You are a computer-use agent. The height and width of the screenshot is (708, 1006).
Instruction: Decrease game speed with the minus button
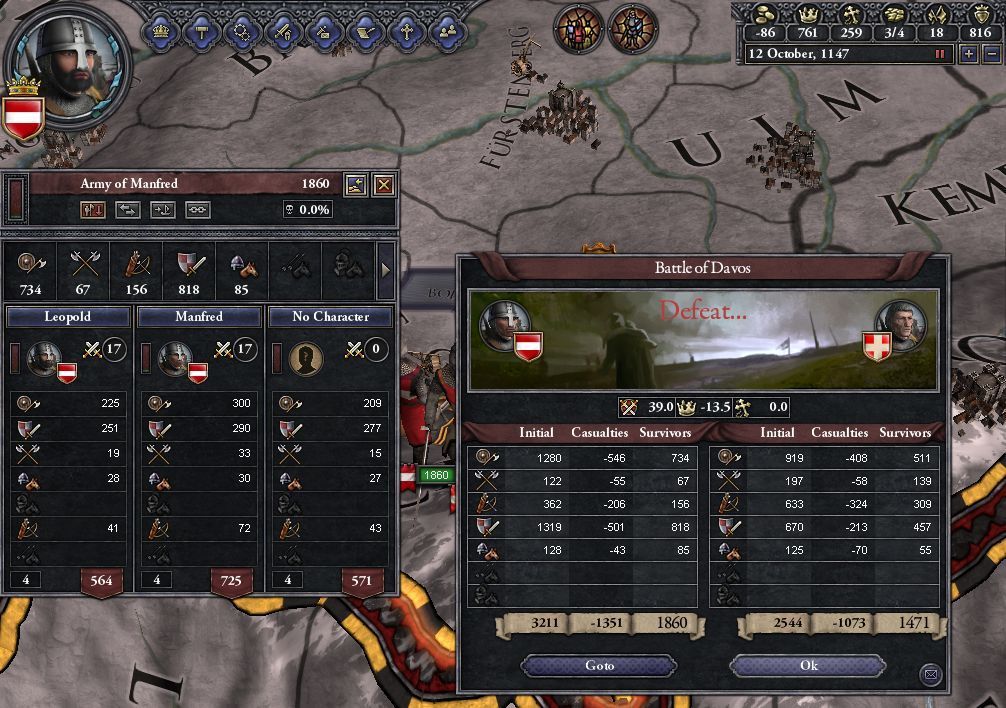tap(991, 54)
